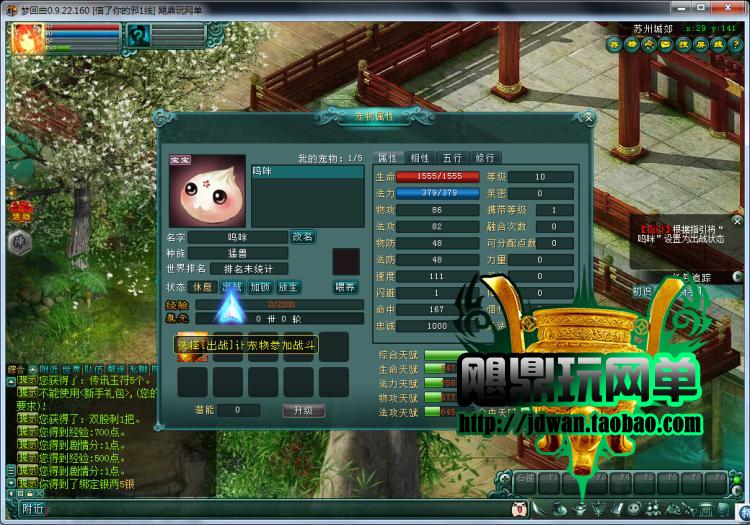Open the 综合 chat tab
This screenshot has width=750, height=525.
(17, 369)
